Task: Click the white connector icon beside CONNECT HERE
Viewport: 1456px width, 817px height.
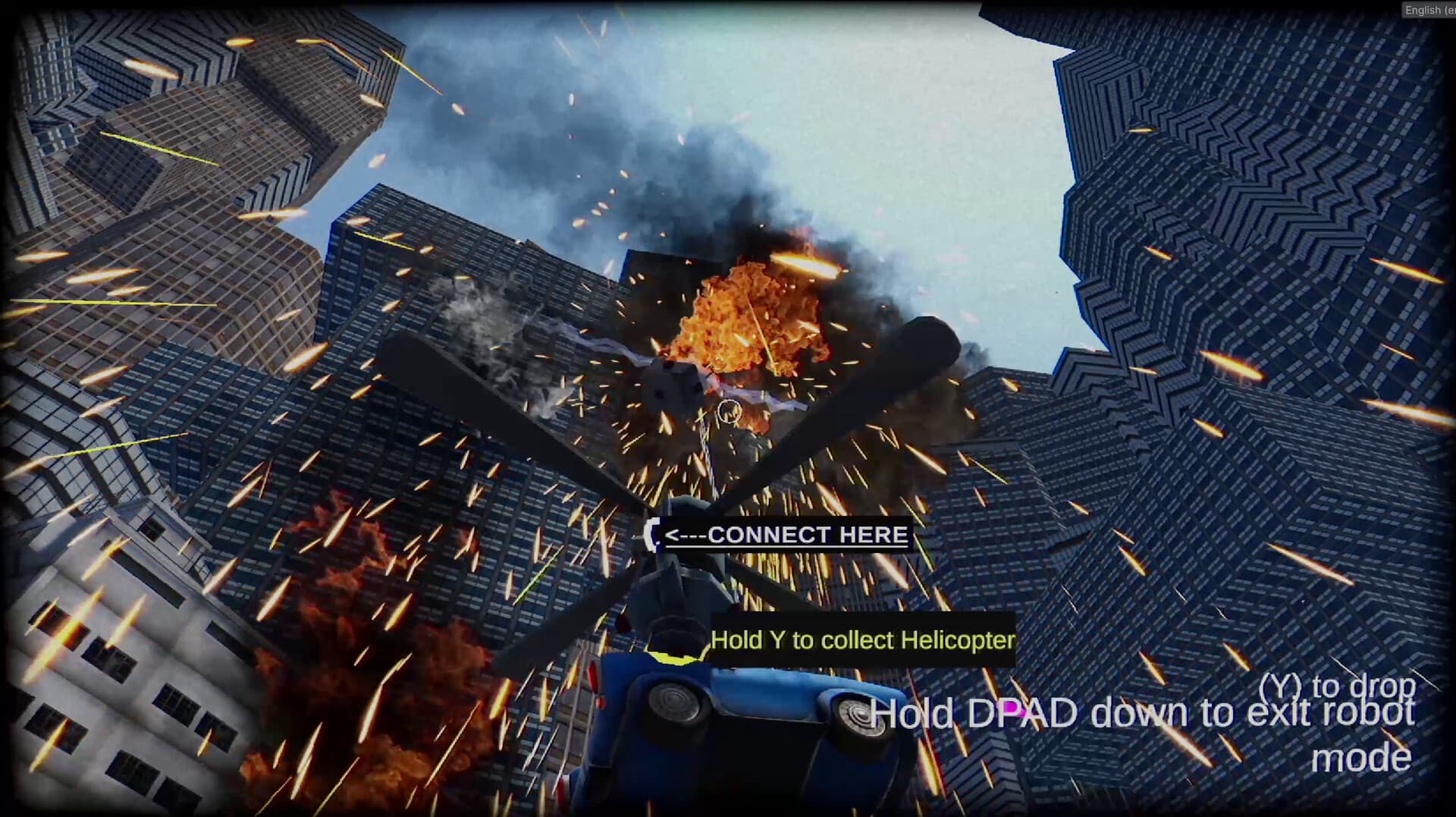Action: [652, 535]
